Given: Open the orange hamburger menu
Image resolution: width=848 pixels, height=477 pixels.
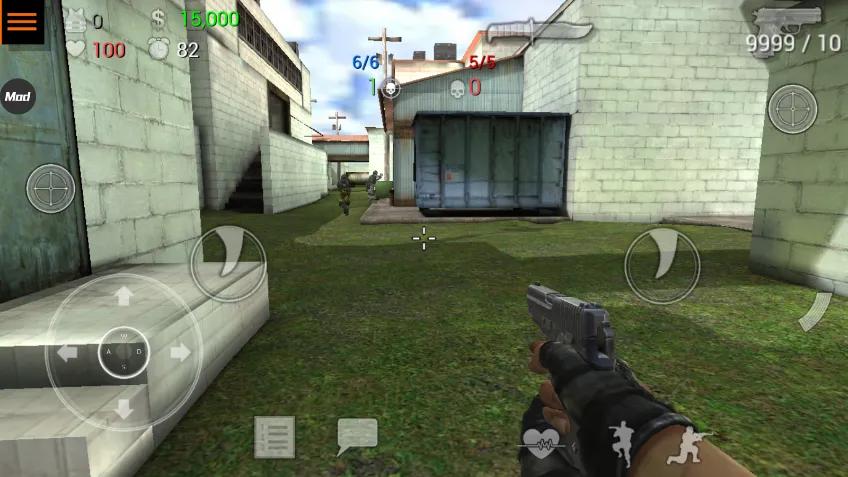Looking at the screenshot, I should point(22,22).
